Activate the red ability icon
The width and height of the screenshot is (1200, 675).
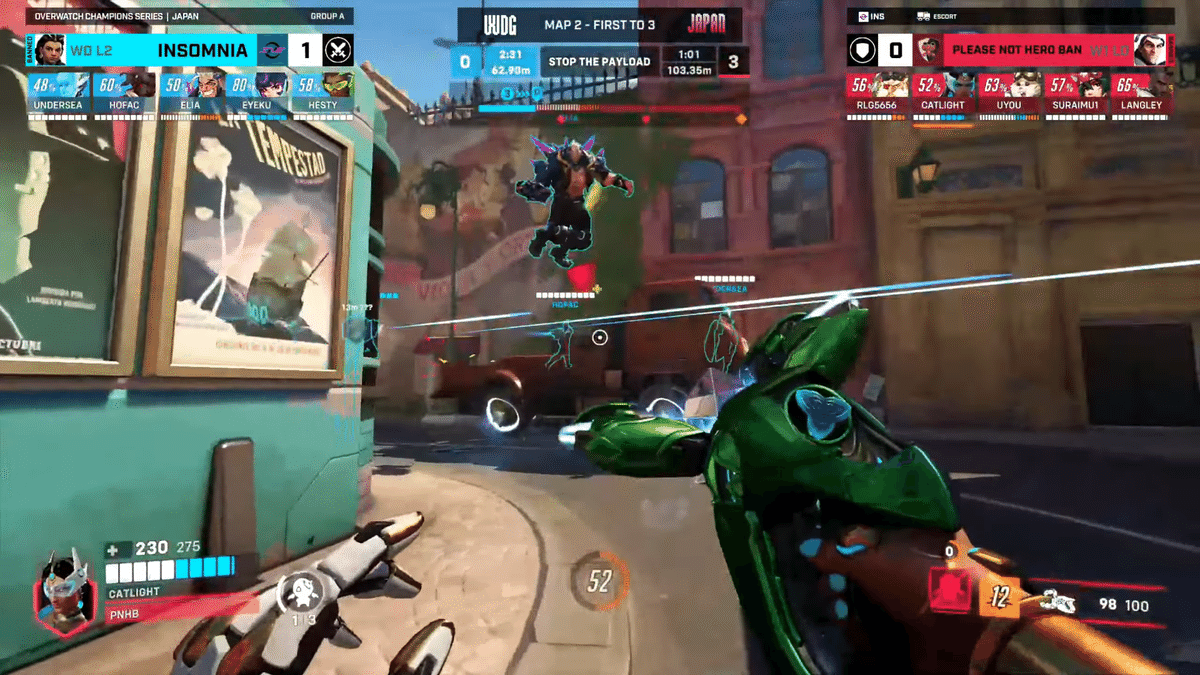pyautogui.click(x=951, y=591)
